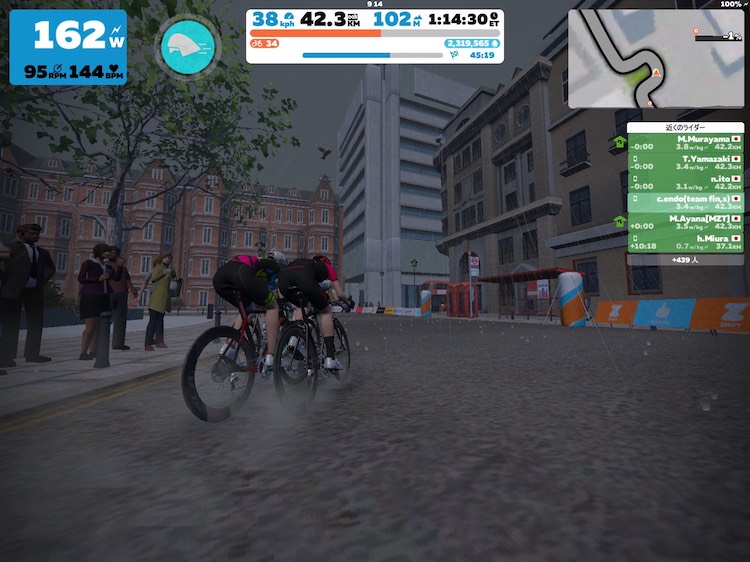Activate the aero helmet power-up

click(187, 46)
